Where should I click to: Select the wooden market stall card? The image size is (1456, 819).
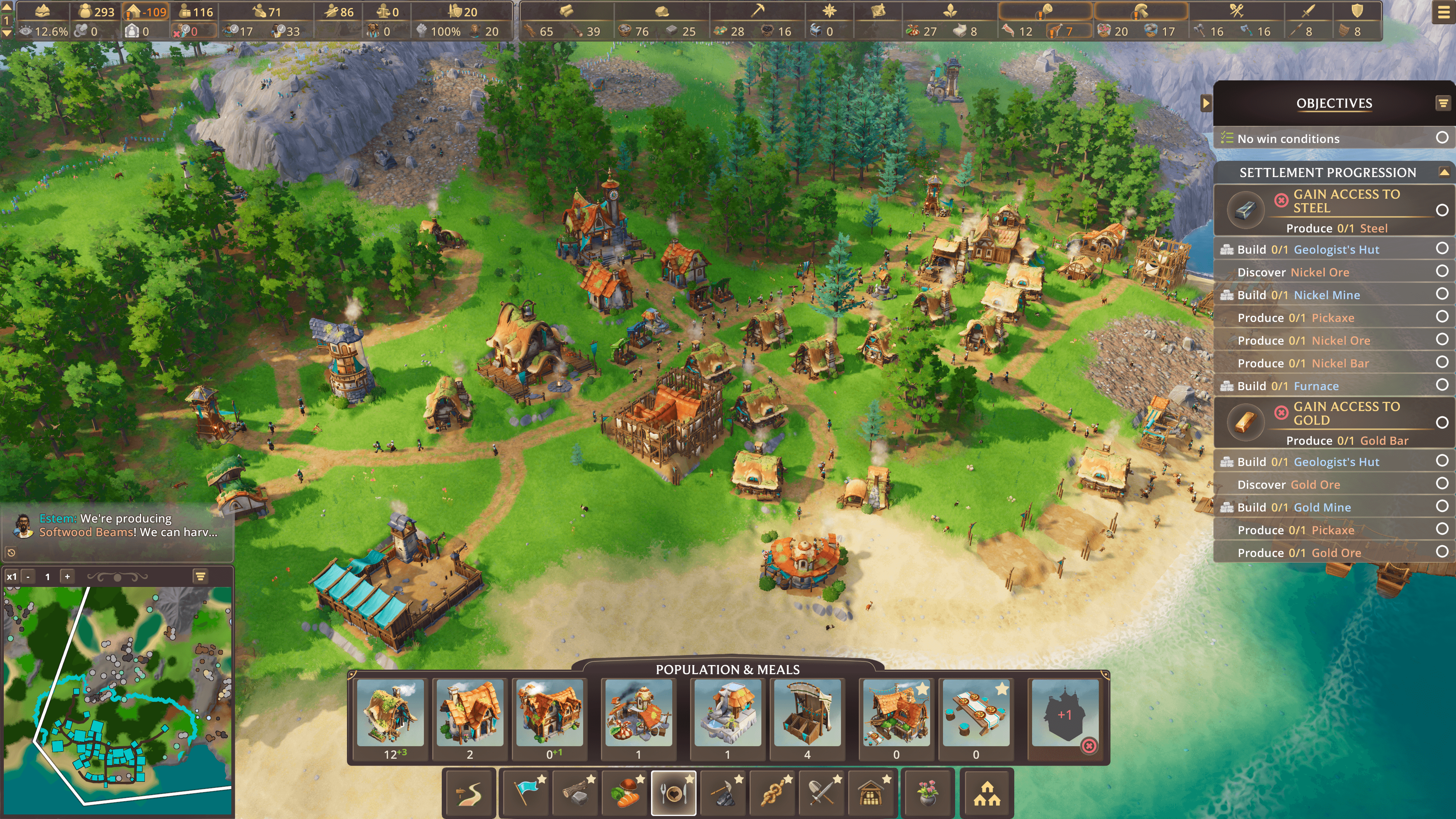(806, 713)
